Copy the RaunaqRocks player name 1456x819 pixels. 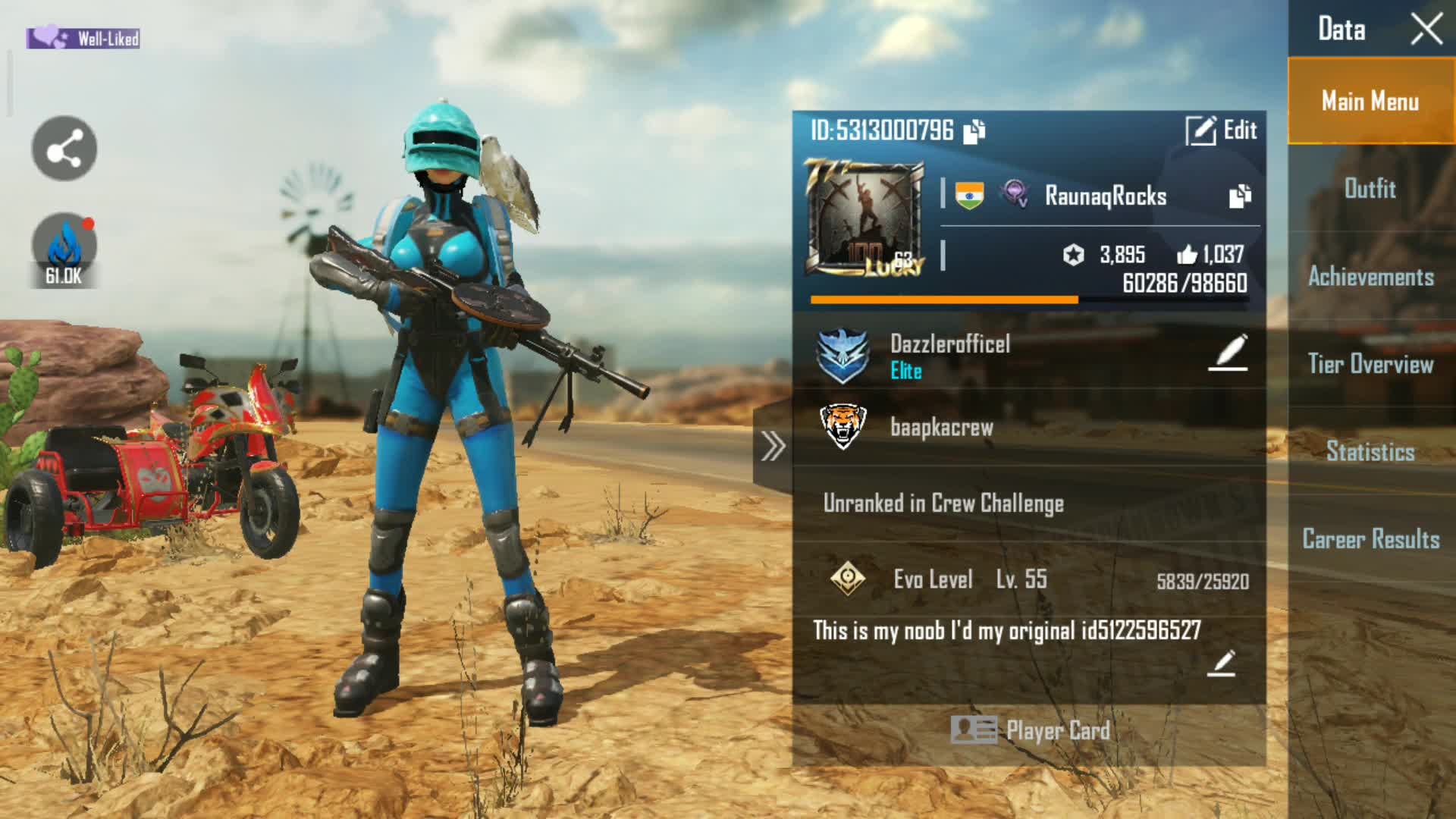coord(1240,196)
